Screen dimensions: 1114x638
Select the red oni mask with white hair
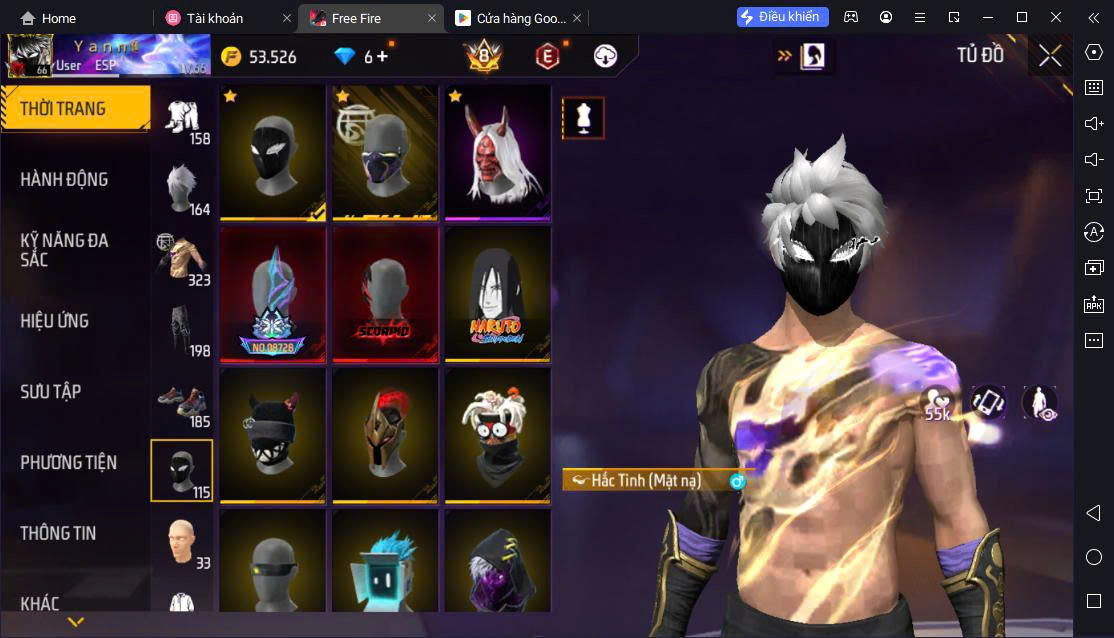pos(497,153)
